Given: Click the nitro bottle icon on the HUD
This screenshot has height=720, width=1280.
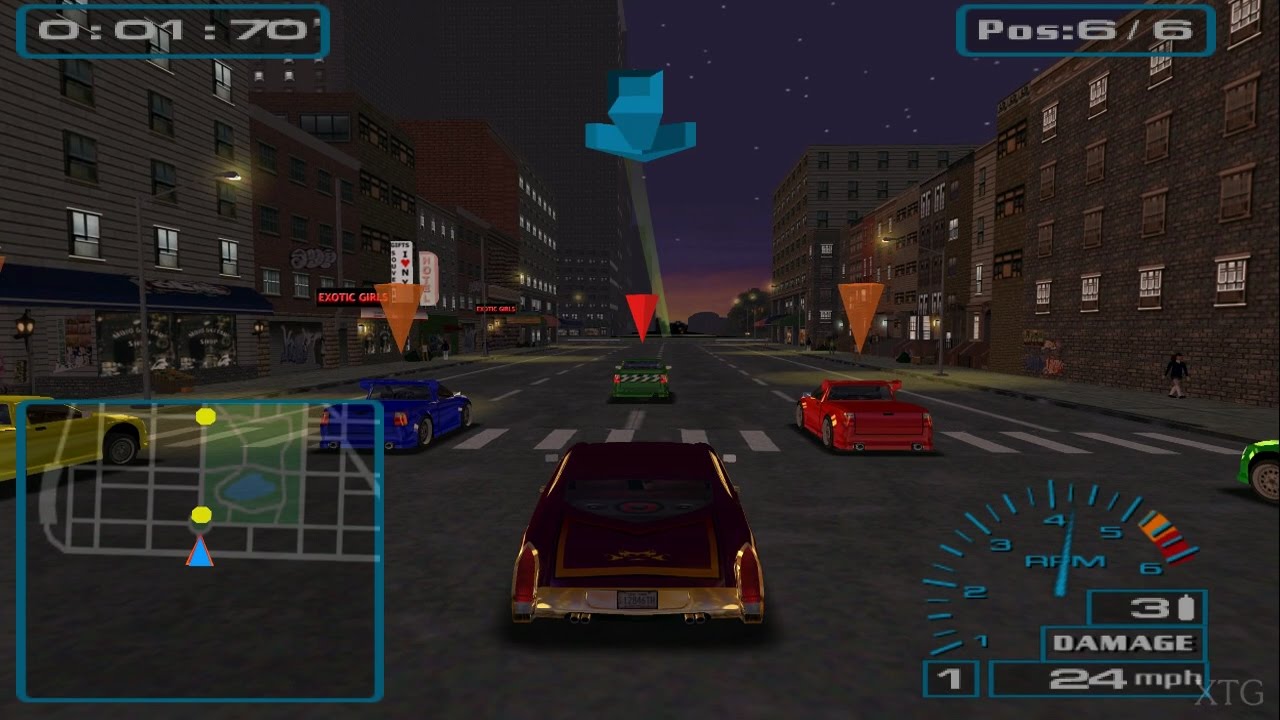Looking at the screenshot, I should (1186, 606).
